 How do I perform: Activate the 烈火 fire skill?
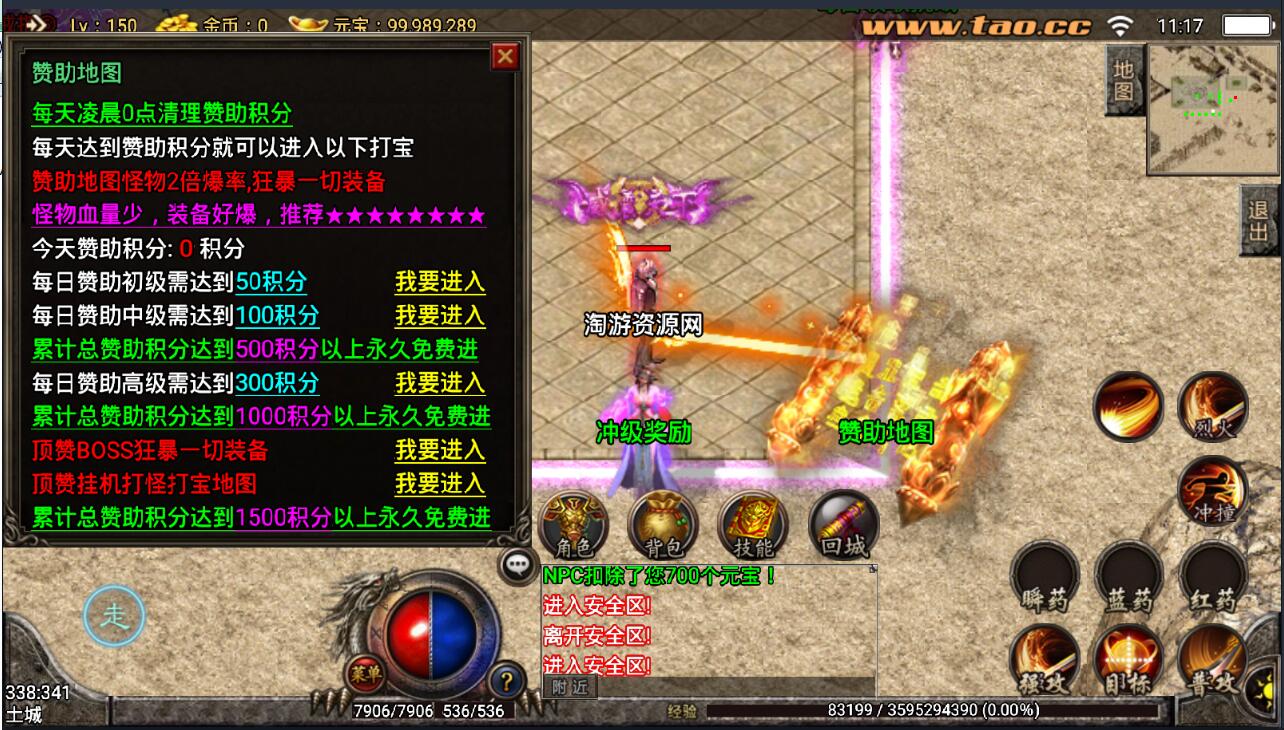coord(1213,407)
